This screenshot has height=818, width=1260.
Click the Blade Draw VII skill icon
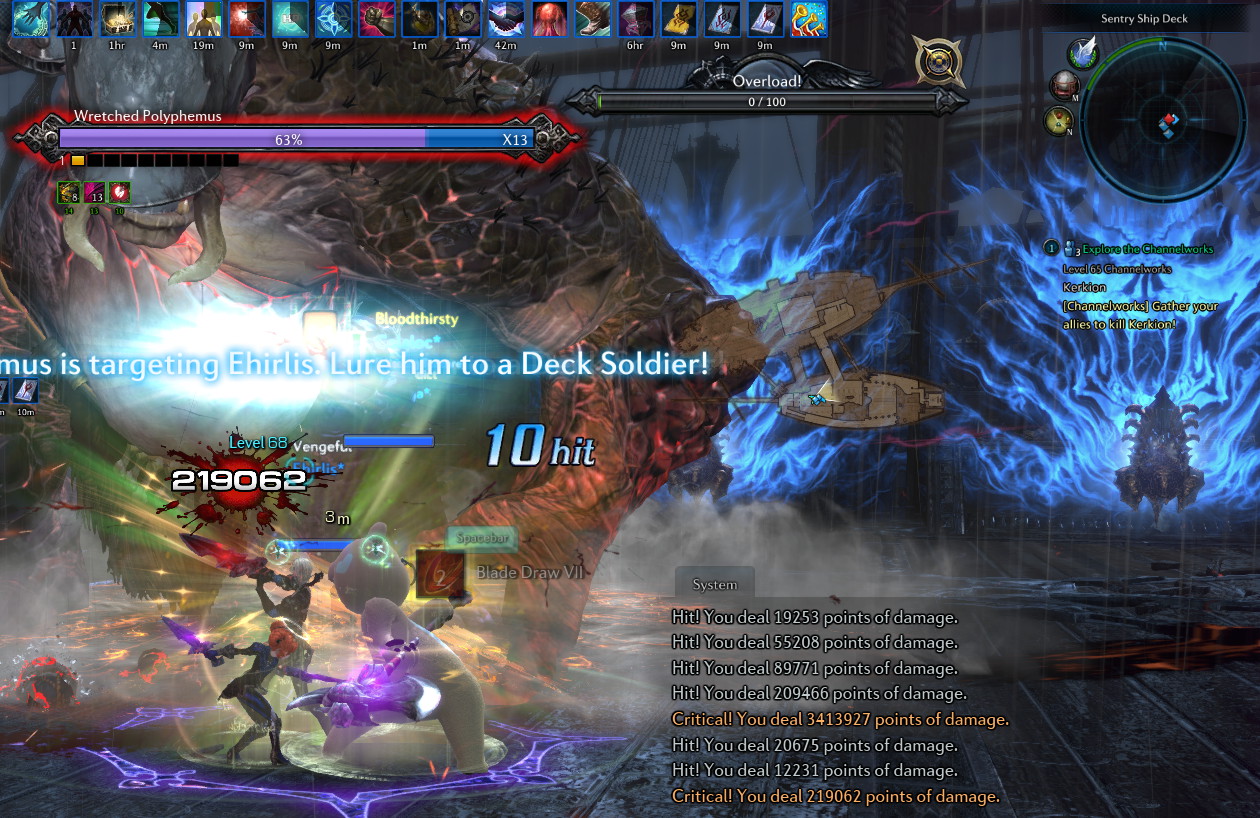[433, 573]
